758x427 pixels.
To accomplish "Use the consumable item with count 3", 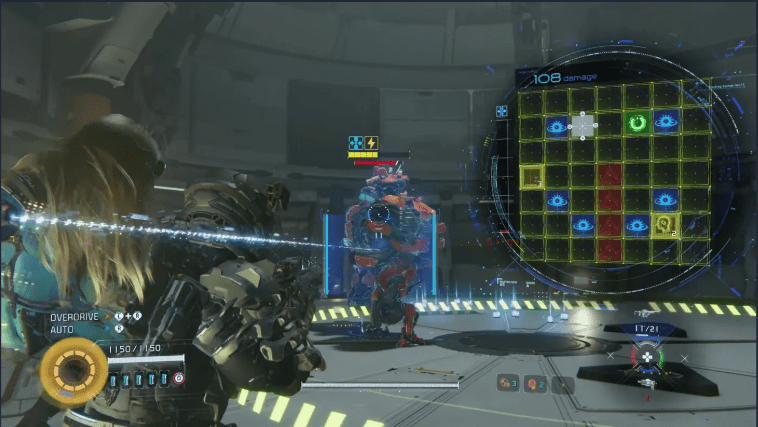I will tap(507, 382).
